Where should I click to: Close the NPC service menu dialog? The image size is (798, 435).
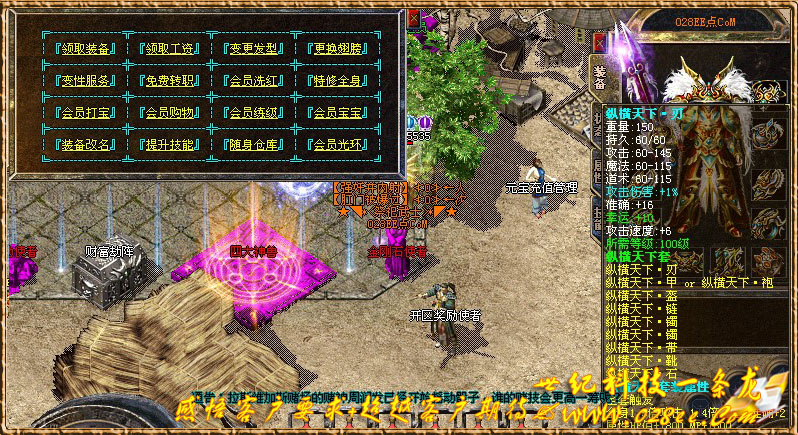(413, 18)
